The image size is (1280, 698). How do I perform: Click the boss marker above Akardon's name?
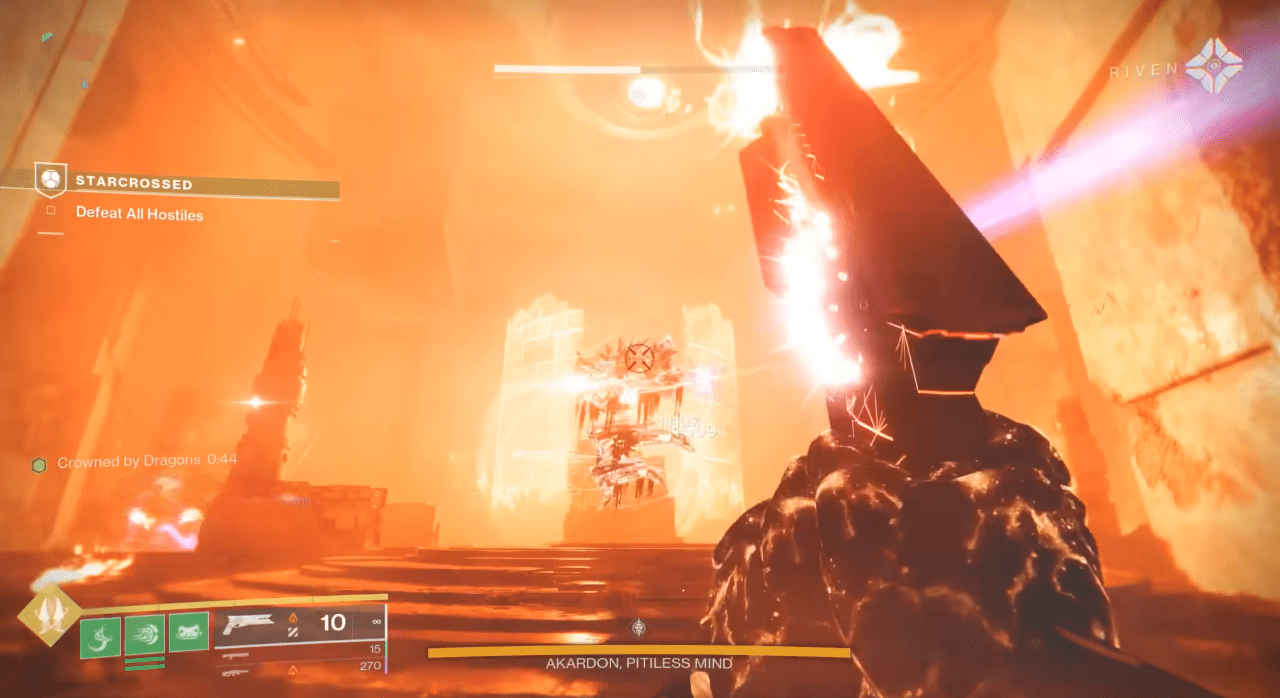click(639, 628)
